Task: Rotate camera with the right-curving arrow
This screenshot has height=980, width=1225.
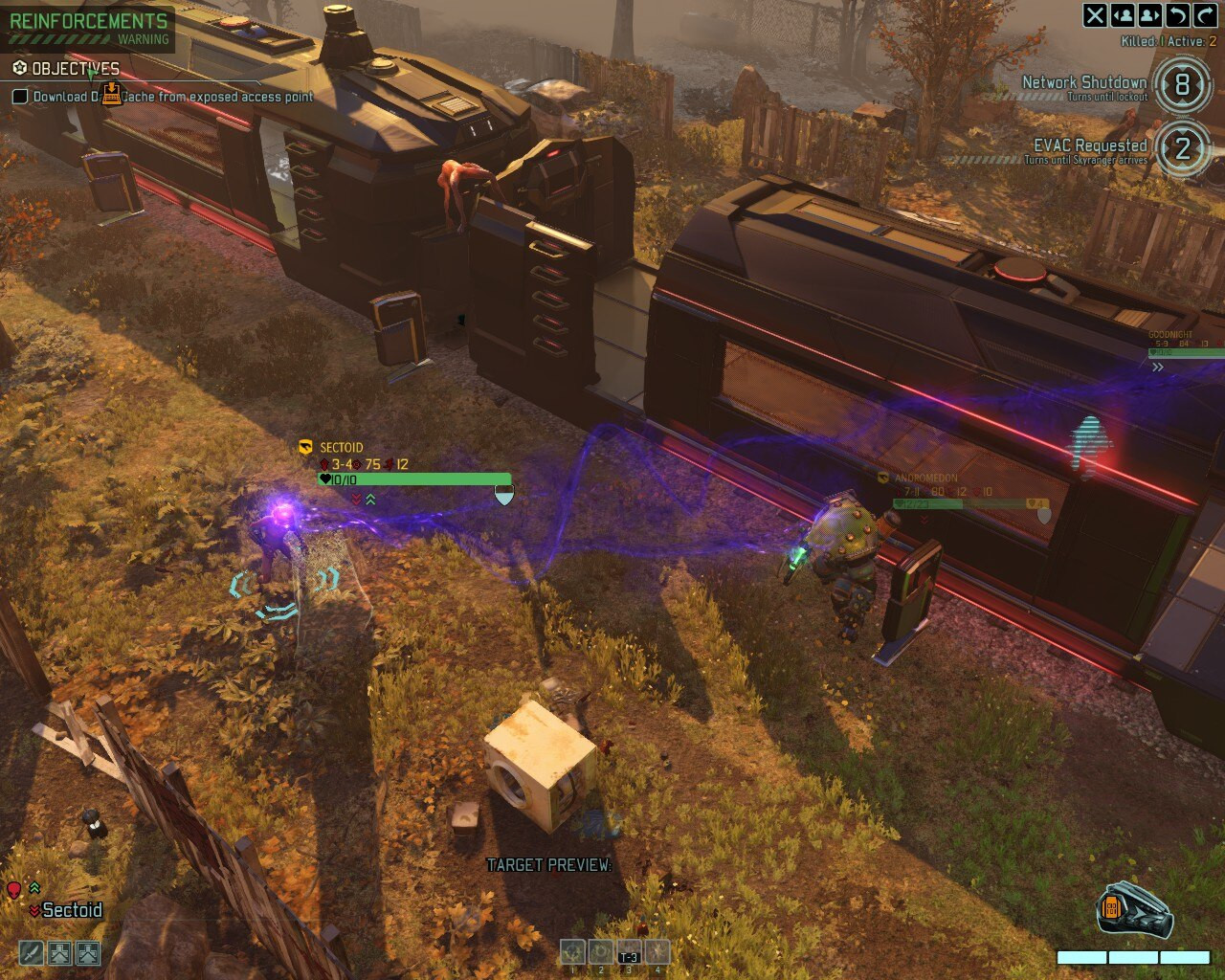Action: coord(1205,15)
